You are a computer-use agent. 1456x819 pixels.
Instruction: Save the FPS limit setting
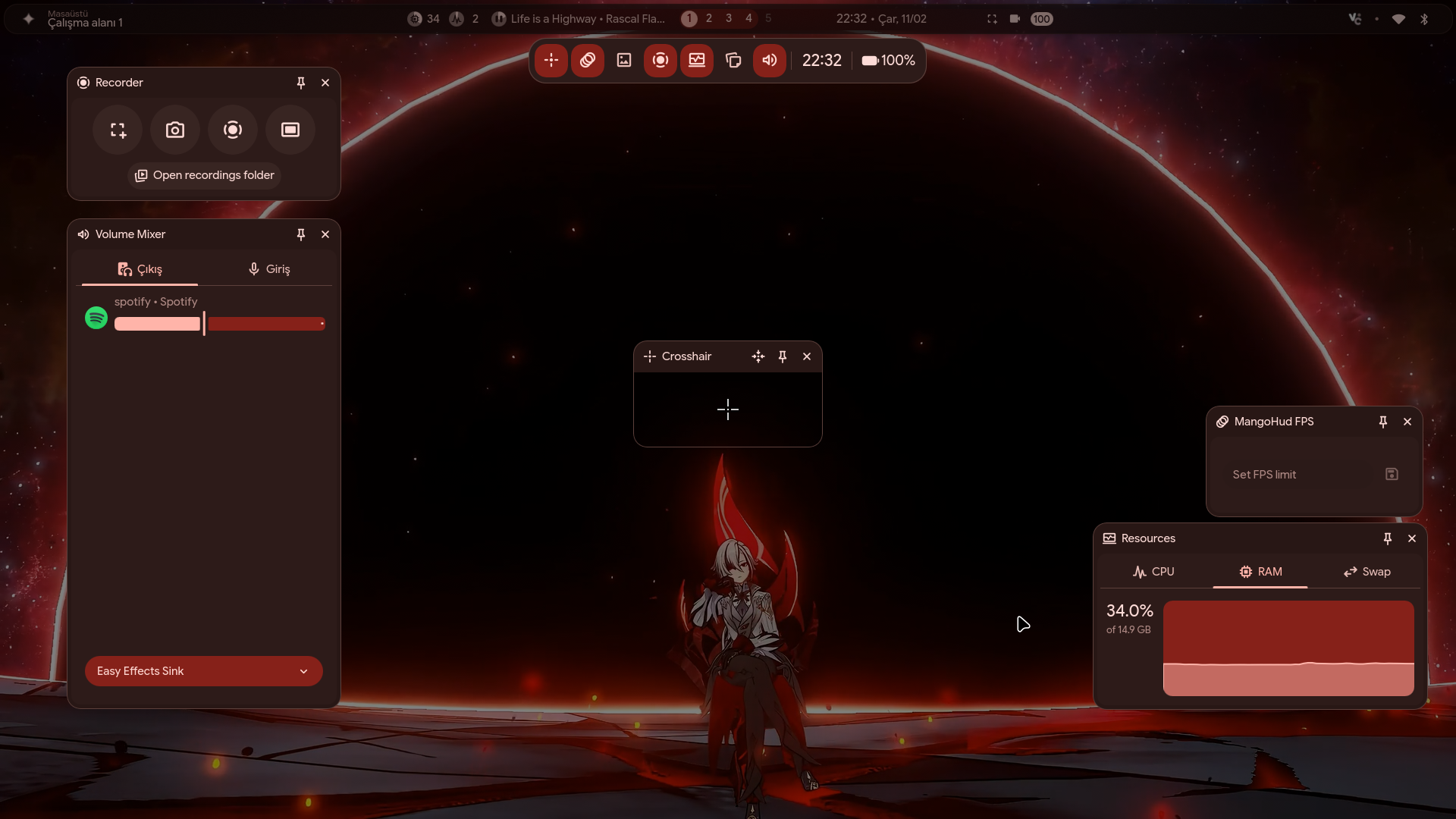(1392, 474)
